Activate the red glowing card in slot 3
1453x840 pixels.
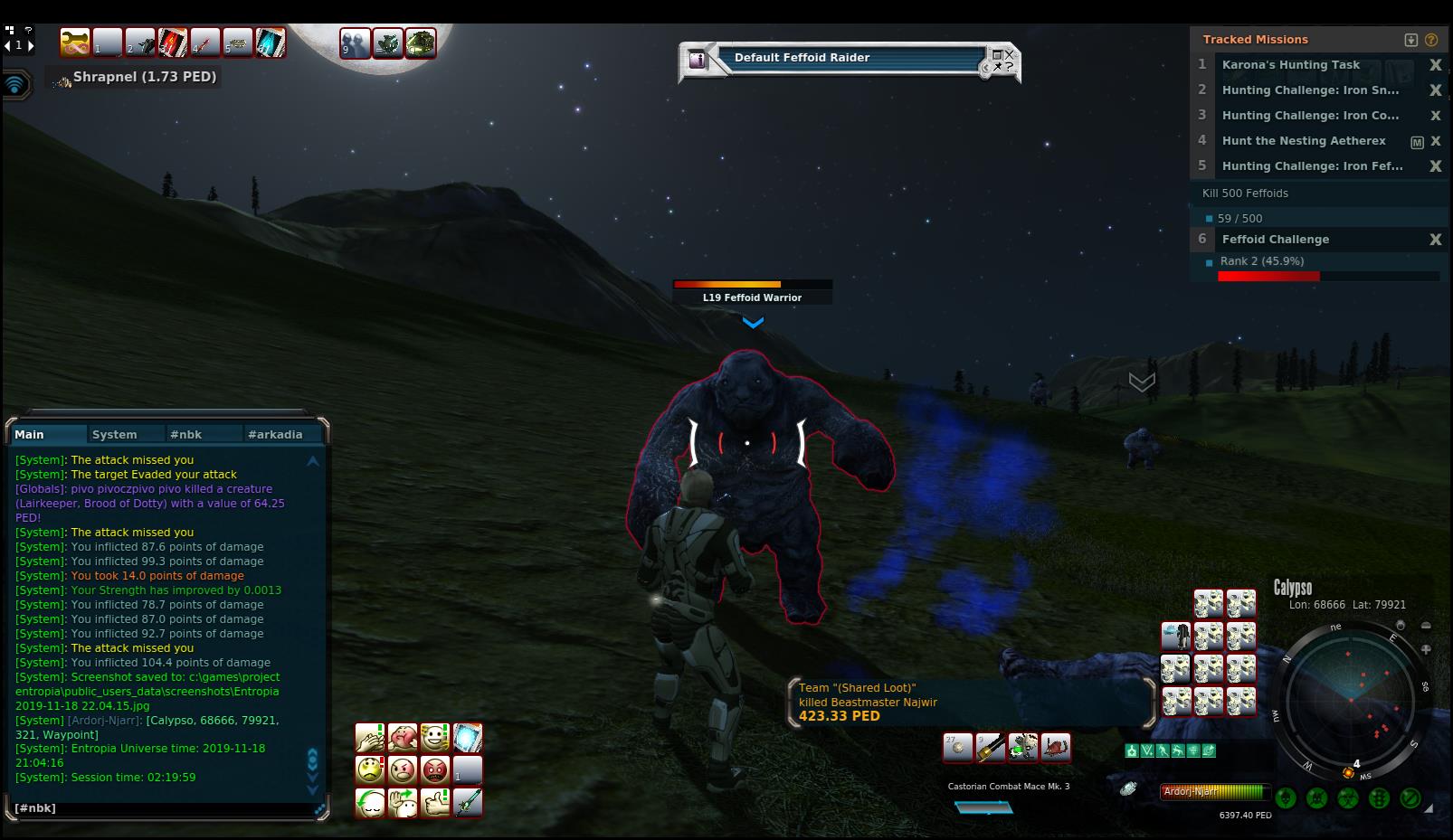tap(173, 42)
